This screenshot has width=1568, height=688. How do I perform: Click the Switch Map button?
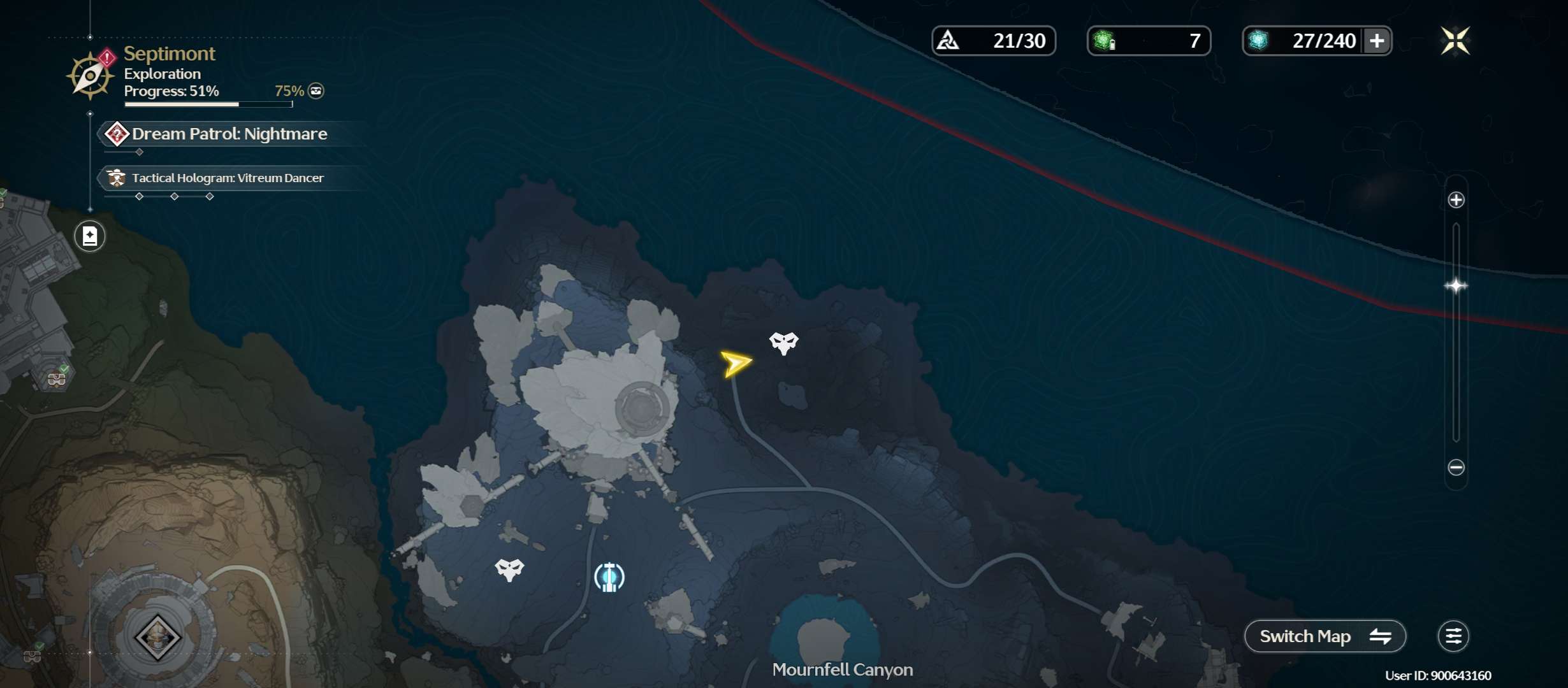click(x=1325, y=636)
